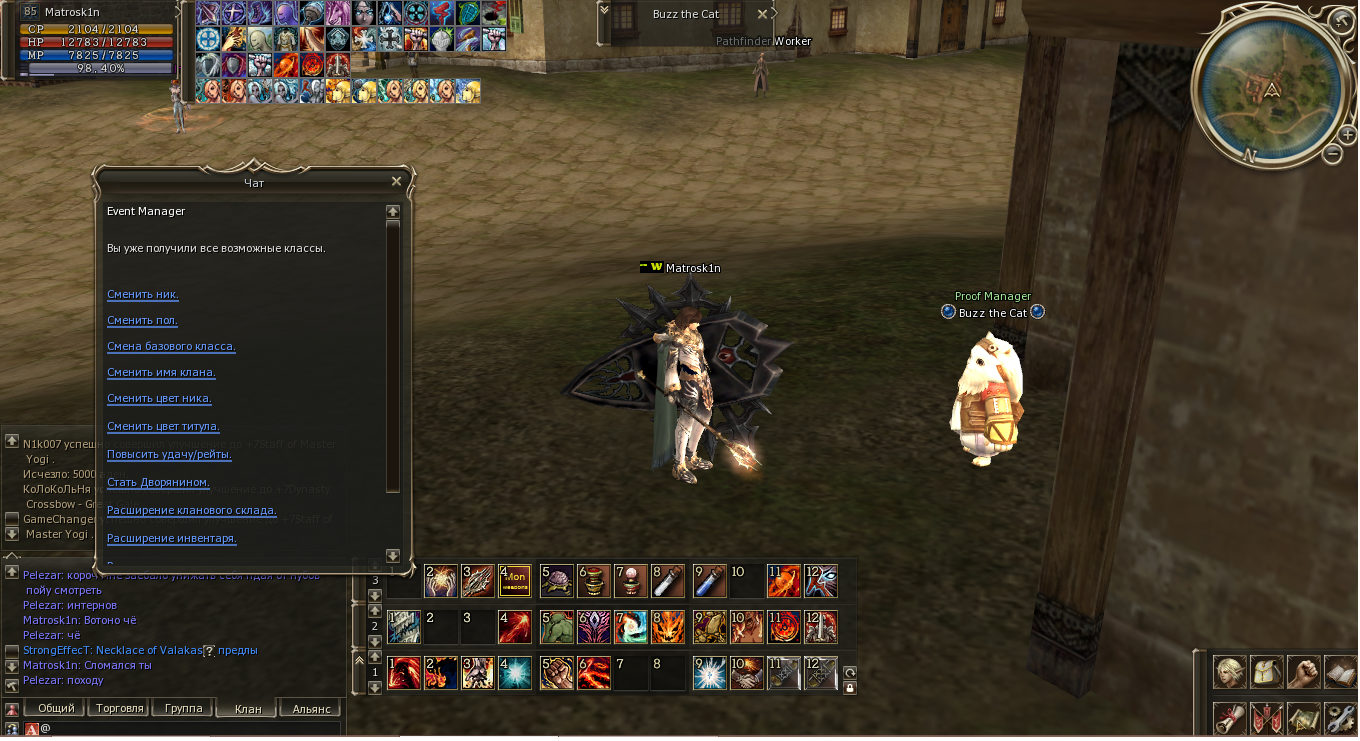Close the Buzz the Cat target window
This screenshot has height=741, width=1360.
click(x=763, y=14)
